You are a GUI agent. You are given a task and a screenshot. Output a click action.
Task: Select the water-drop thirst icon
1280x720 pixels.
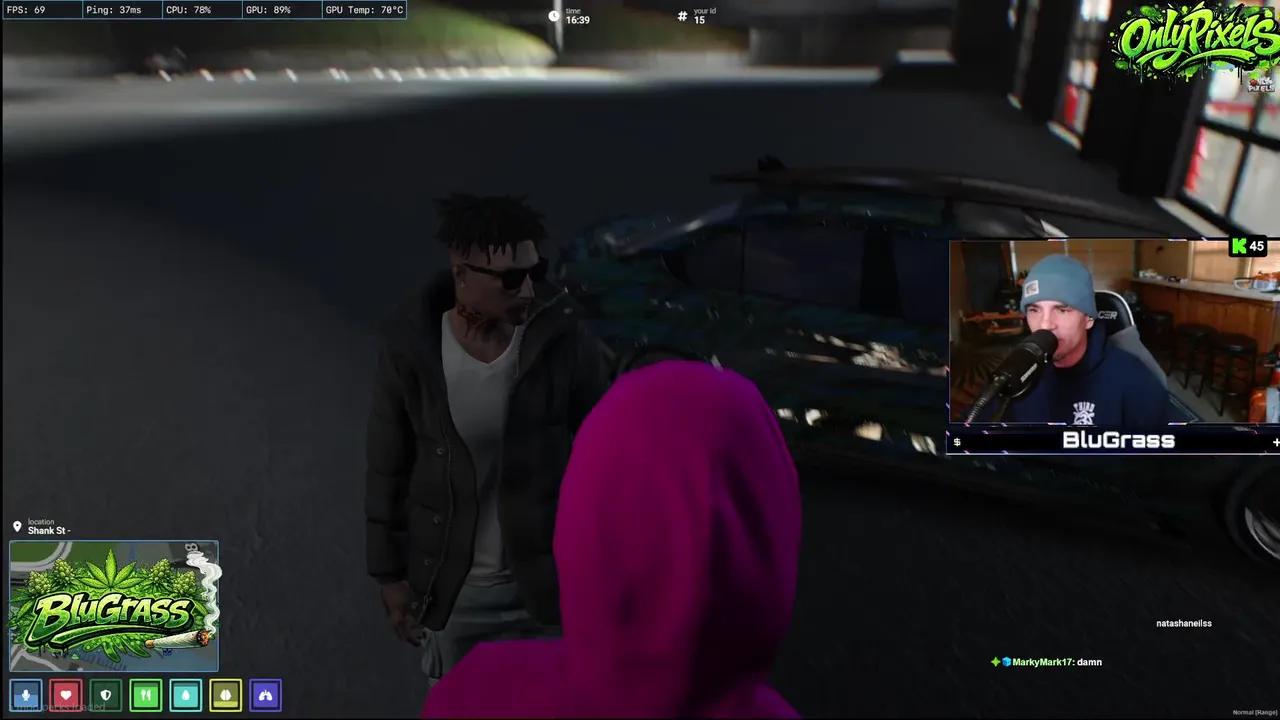[x=186, y=695]
